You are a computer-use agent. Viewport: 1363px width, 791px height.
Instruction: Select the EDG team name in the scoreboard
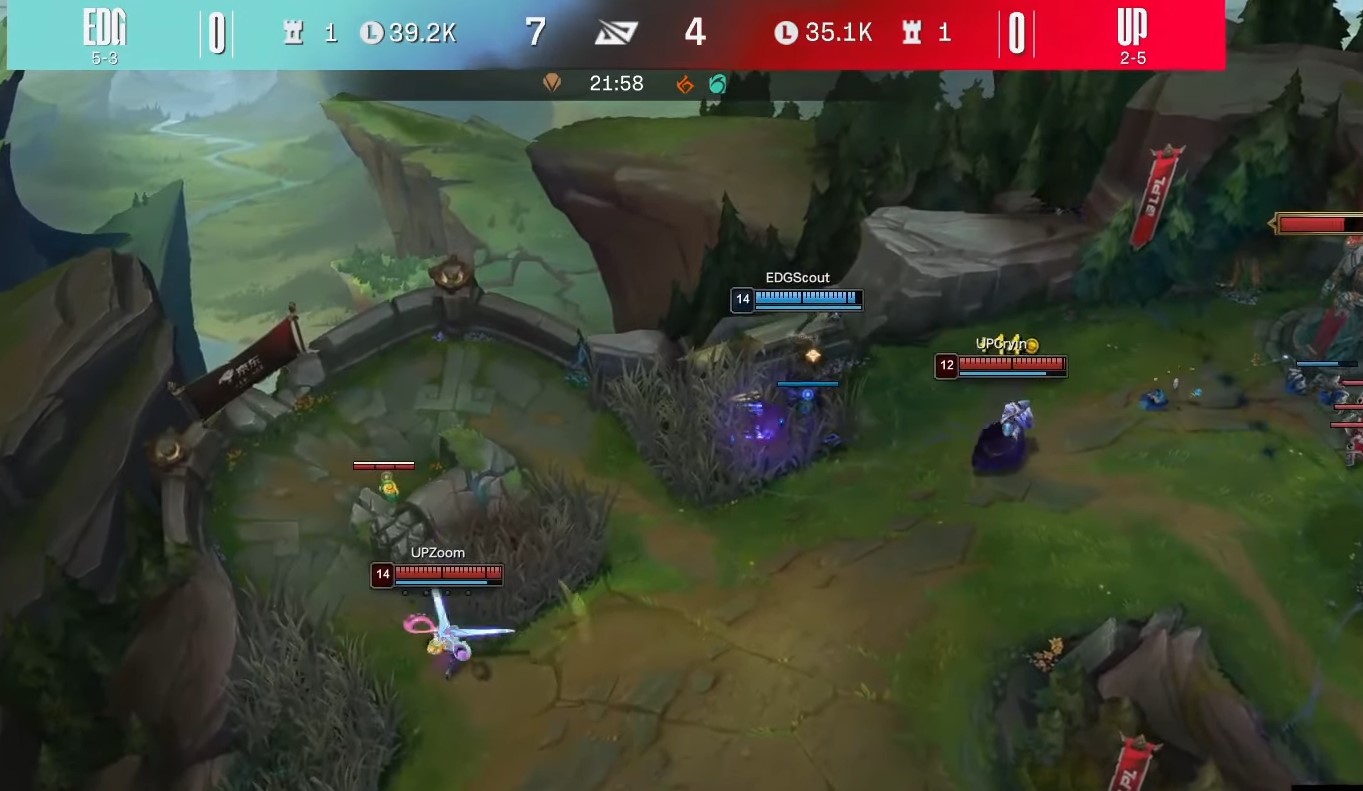coord(106,27)
